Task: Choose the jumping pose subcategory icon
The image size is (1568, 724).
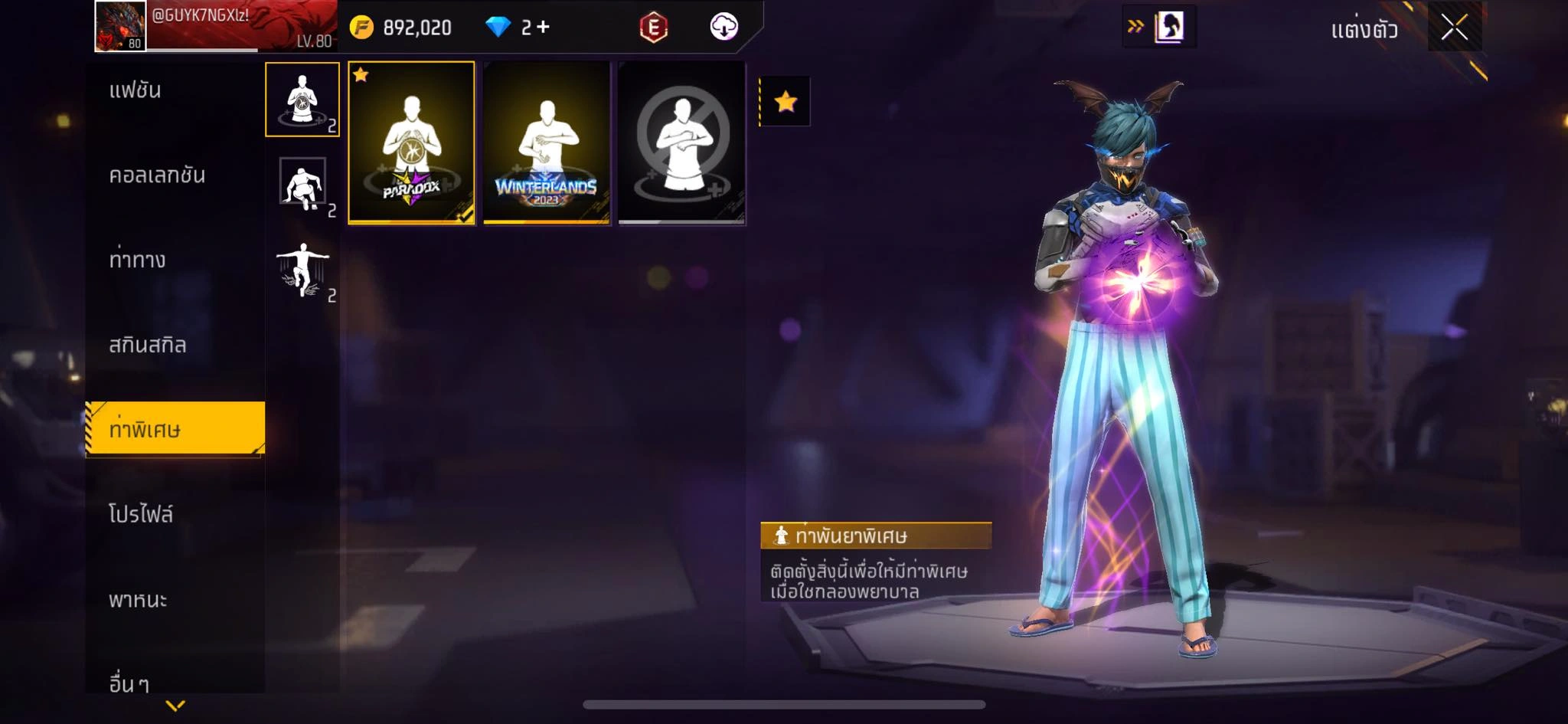Action: click(x=302, y=270)
